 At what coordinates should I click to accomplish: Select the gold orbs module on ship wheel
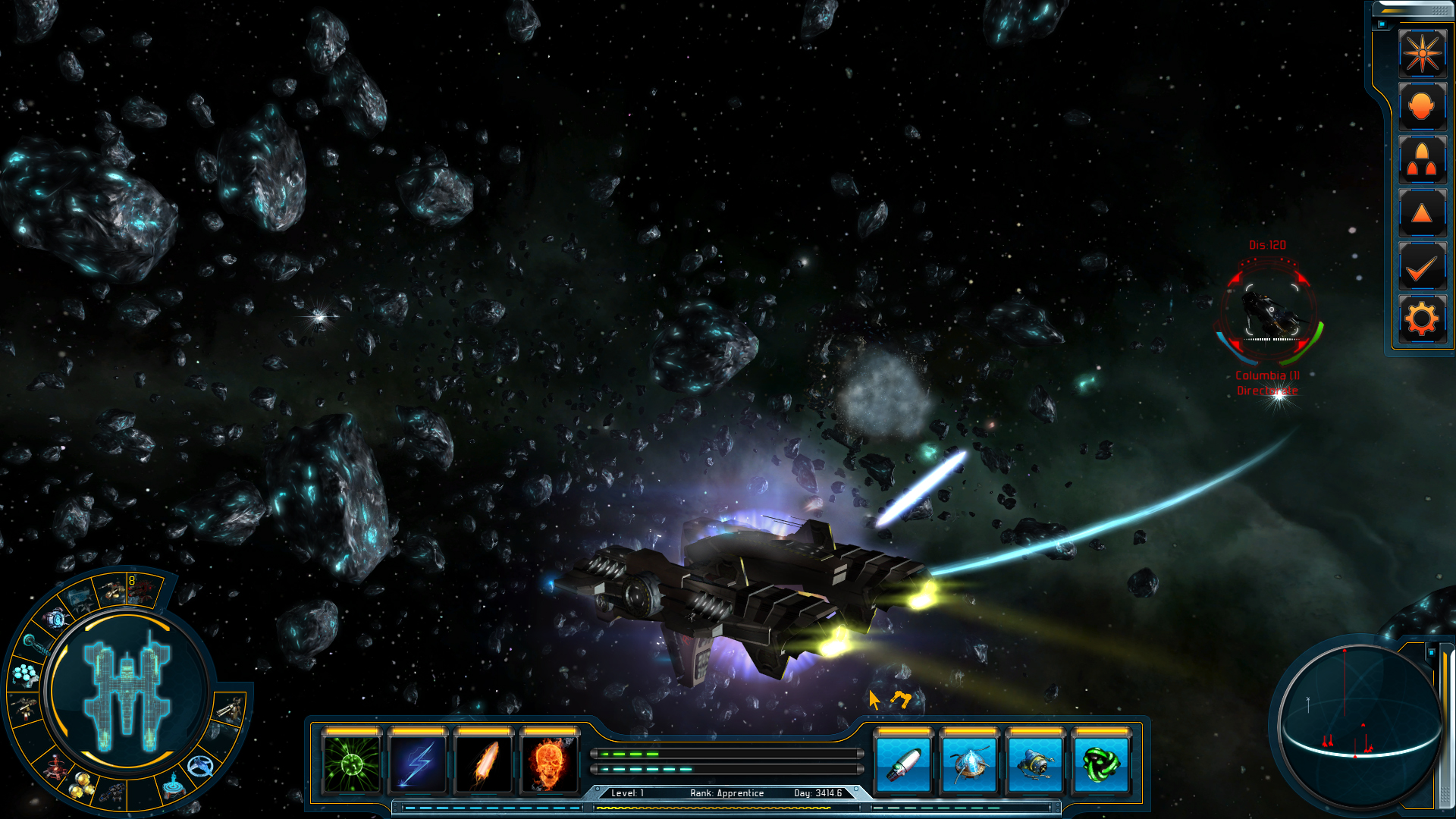pos(82,786)
